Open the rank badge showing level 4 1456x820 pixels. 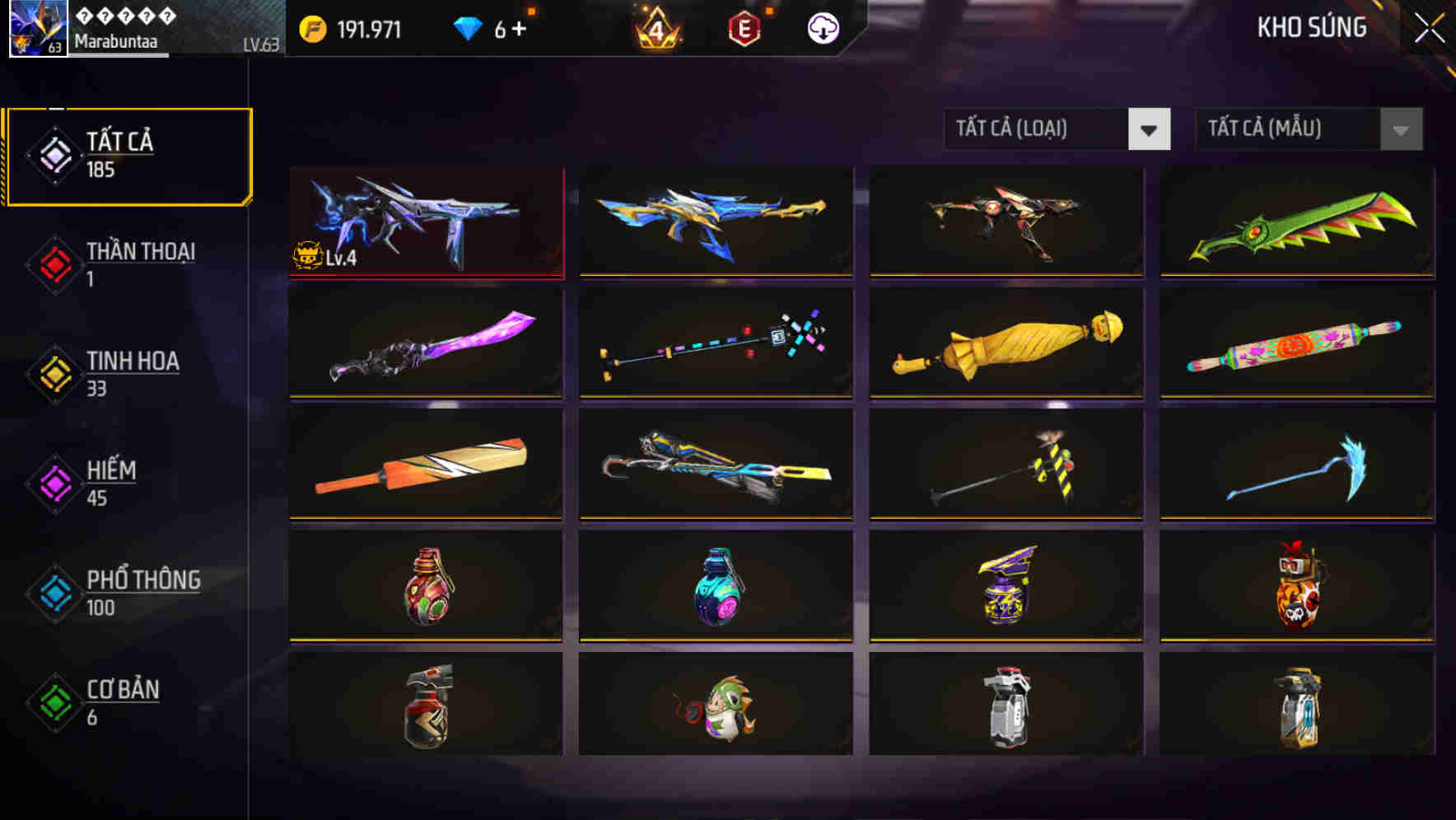655,29
